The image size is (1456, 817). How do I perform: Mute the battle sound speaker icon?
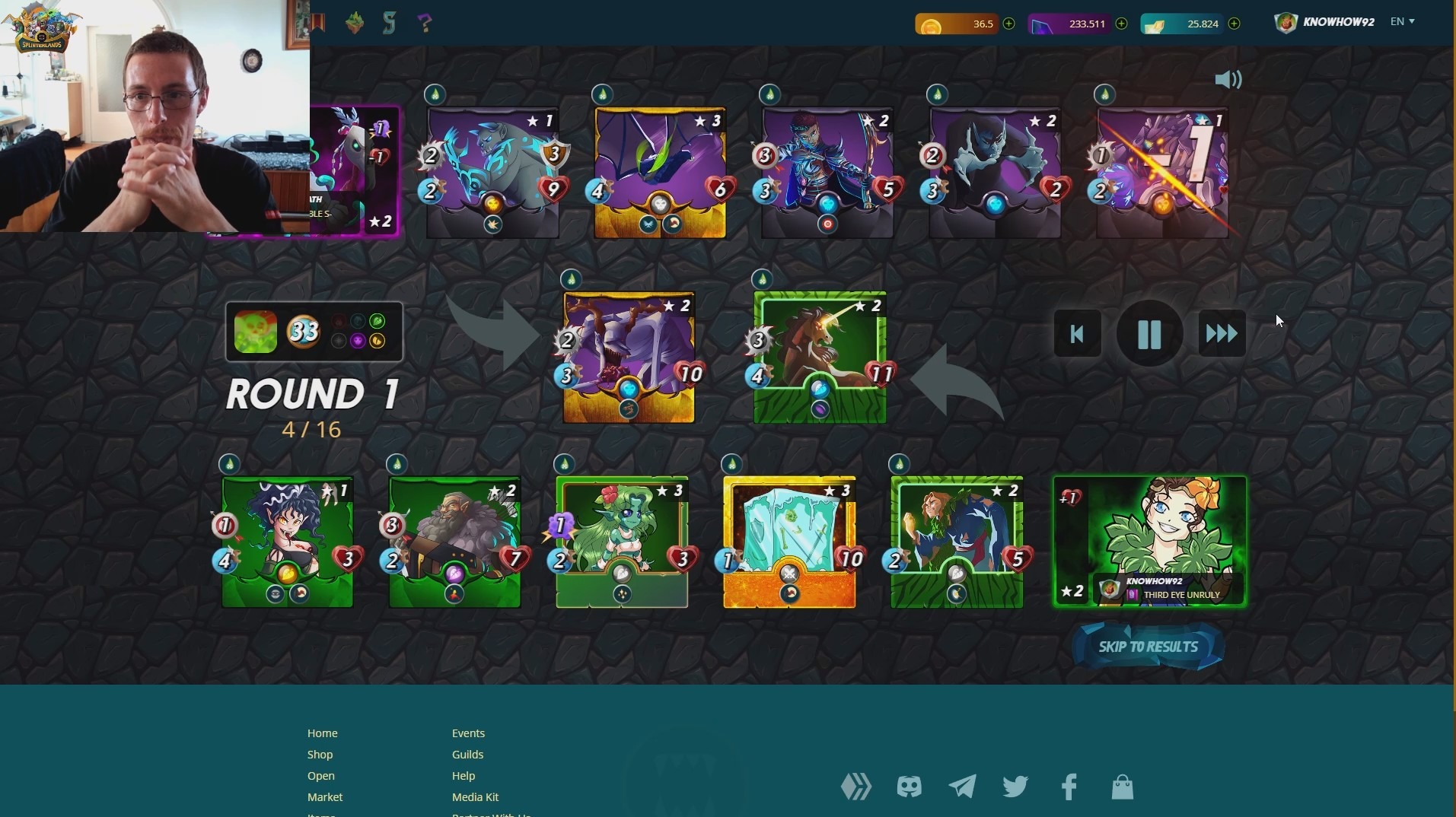click(x=1228, y=80)
